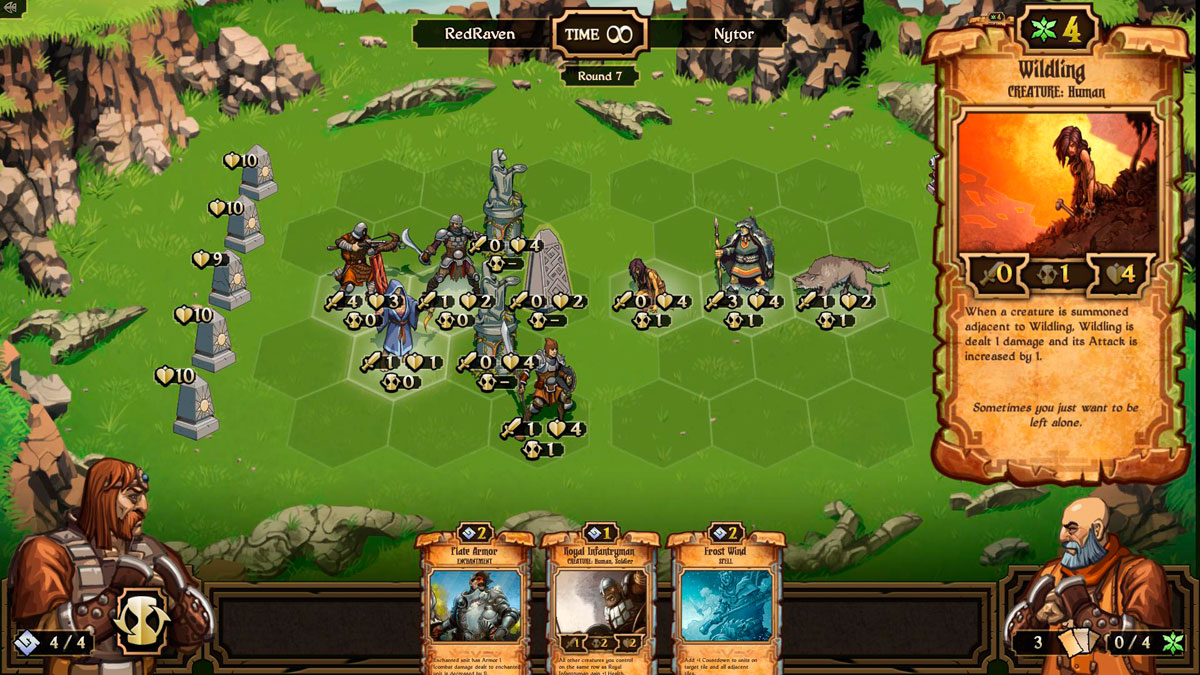Select the crossbowman unit
The width and height of the screenshot is (1200, 675).
(358, 259)
